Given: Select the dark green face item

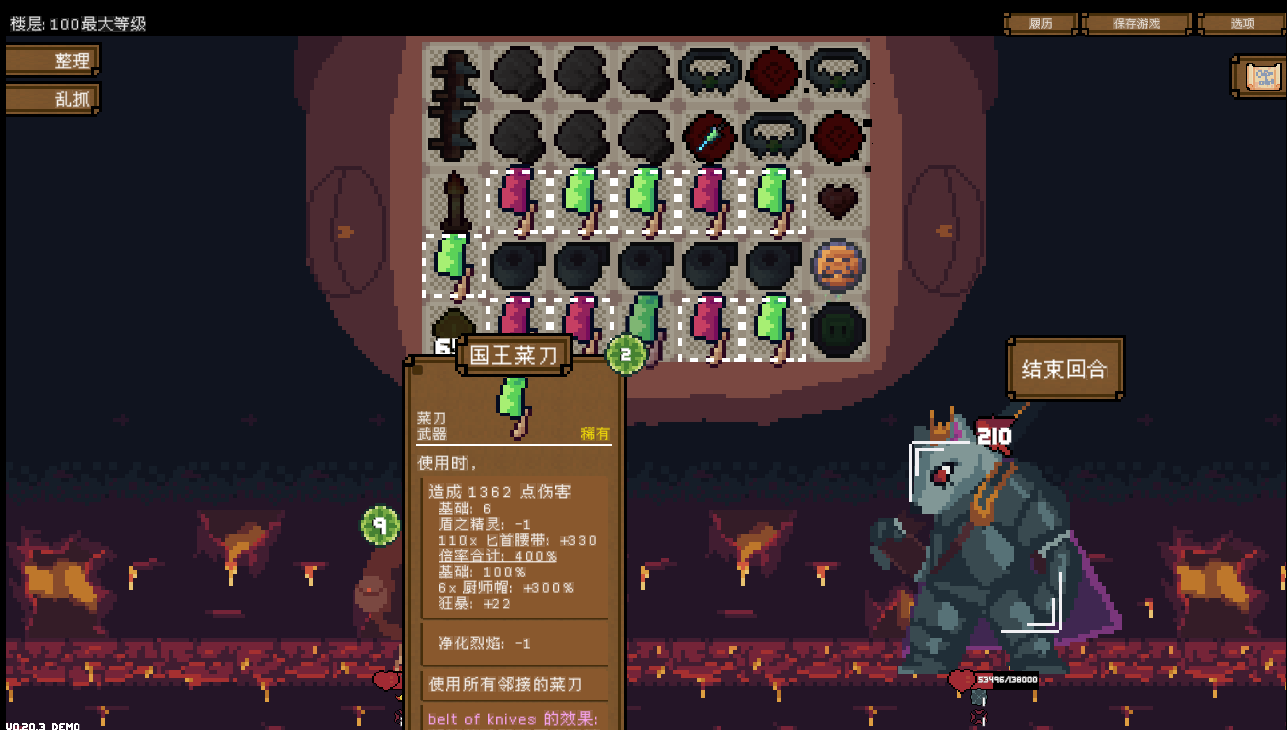Looking at the screenshot, I should [x=837, y=329].
